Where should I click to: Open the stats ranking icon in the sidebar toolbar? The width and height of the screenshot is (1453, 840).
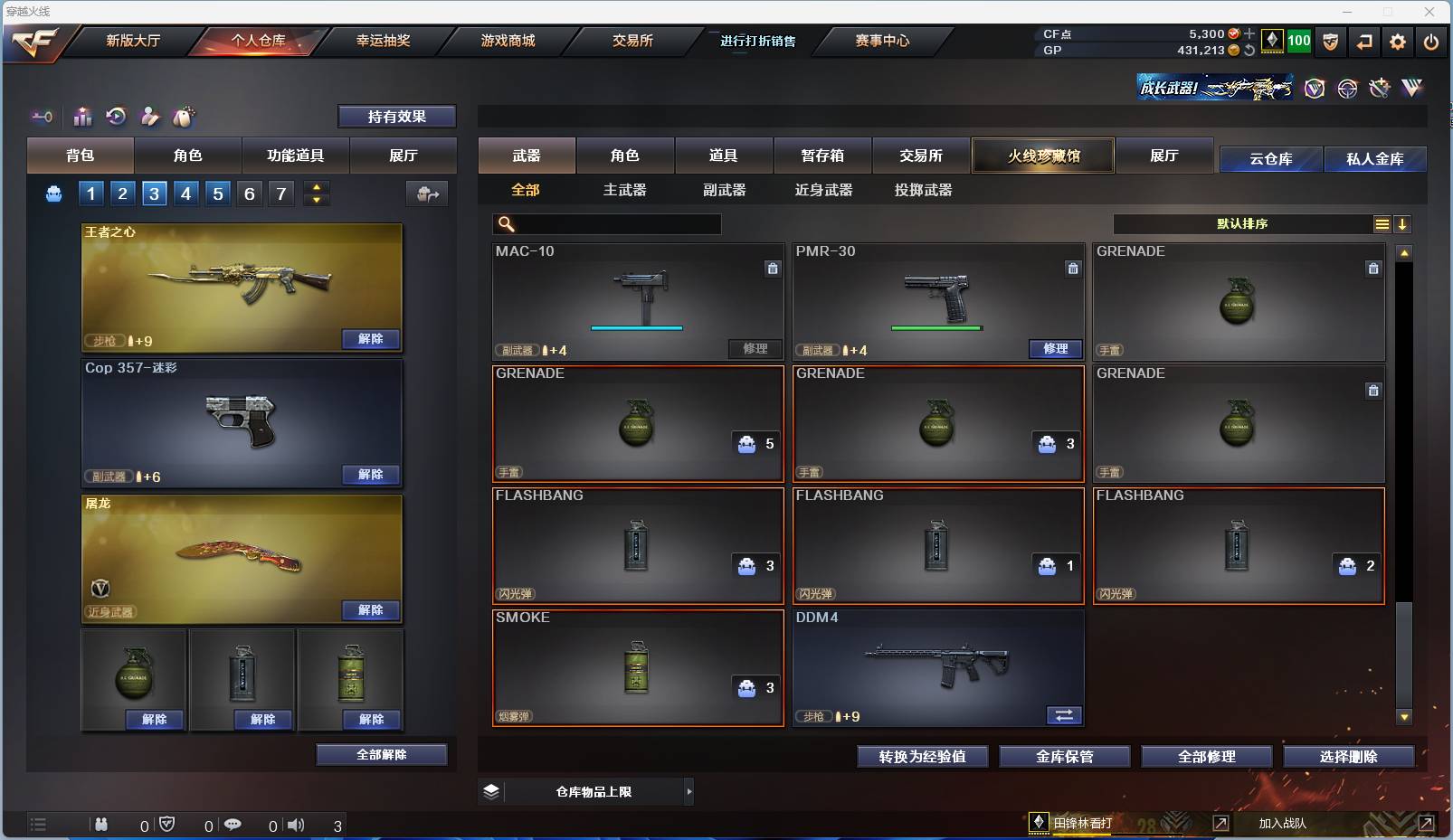pos(82,117)
